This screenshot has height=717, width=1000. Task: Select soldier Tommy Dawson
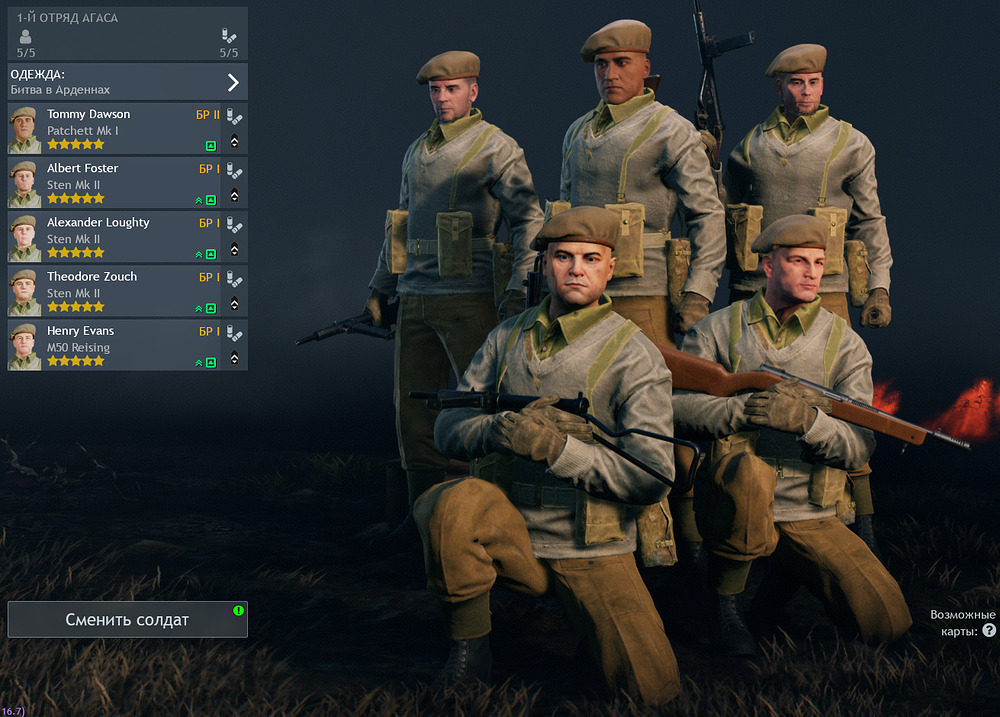[x=115, y=130]
